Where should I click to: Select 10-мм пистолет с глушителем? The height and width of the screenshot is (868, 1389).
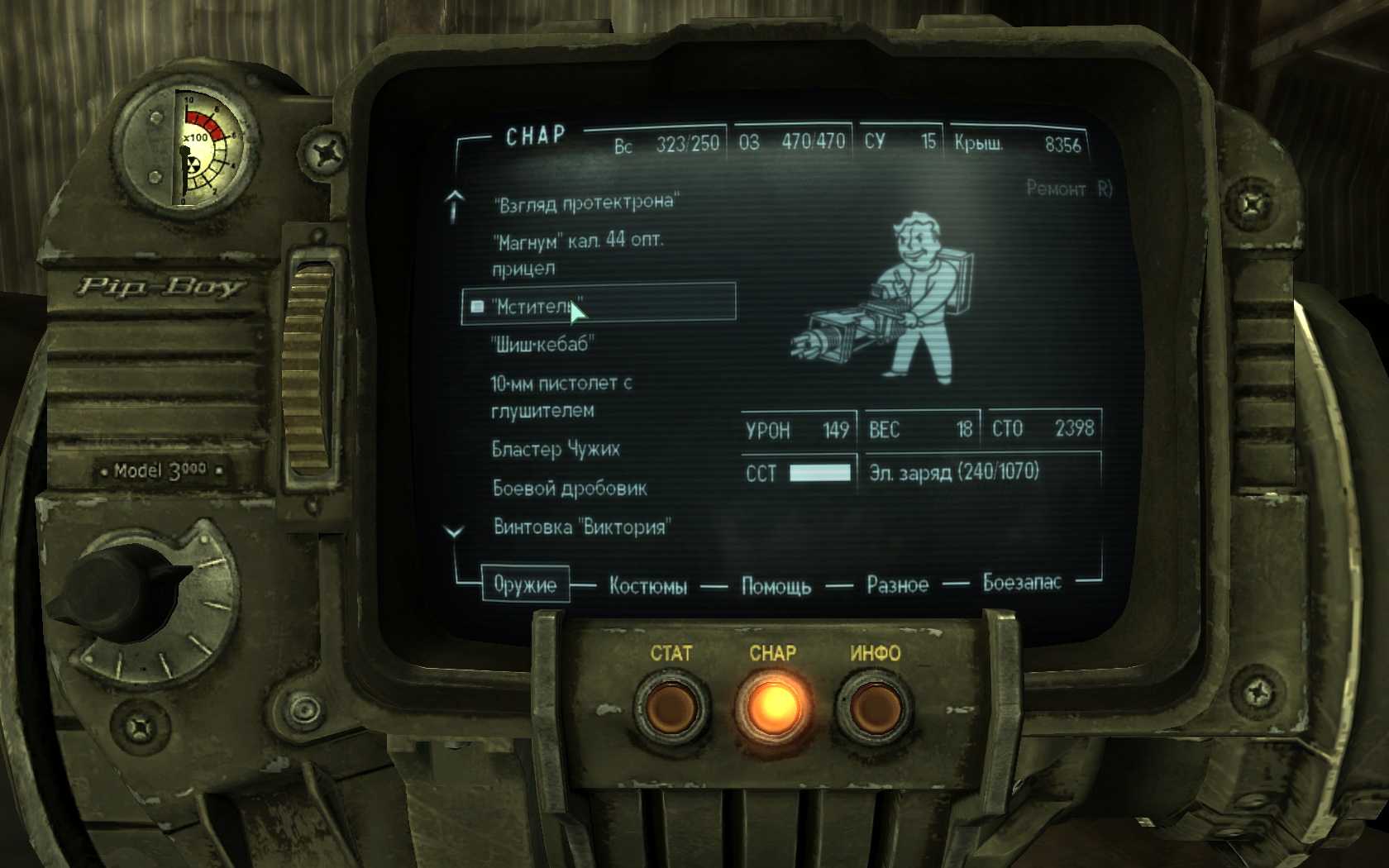coord(561,397)
